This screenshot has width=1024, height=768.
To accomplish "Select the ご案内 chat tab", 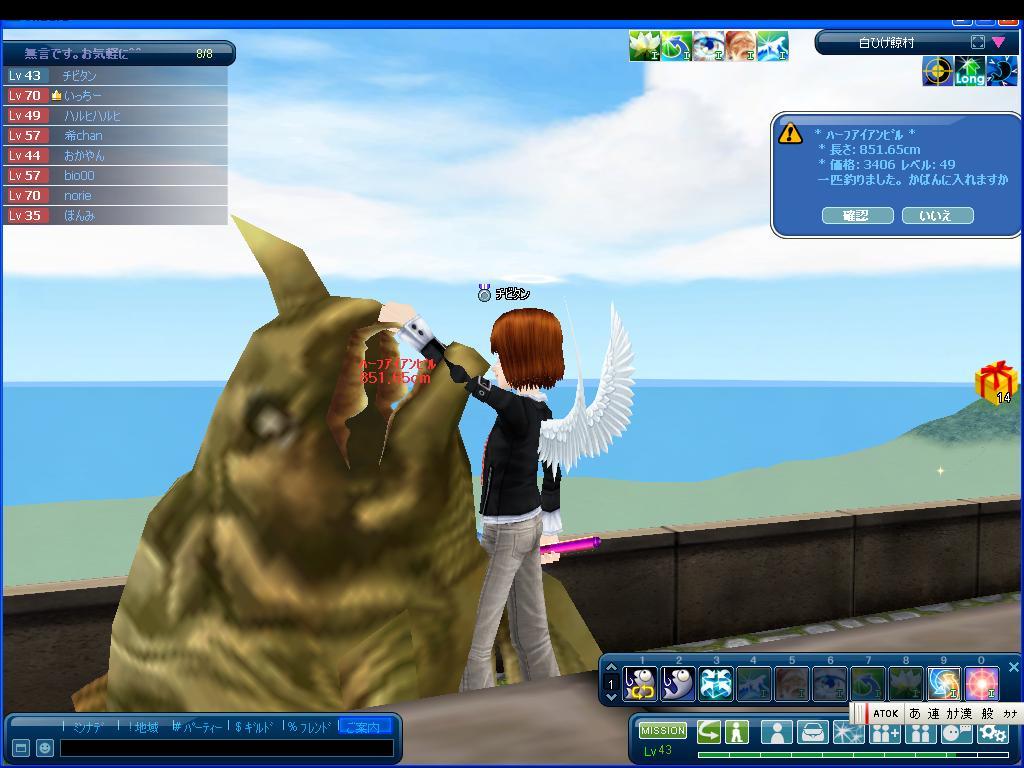I will click(x=365, y=727).
